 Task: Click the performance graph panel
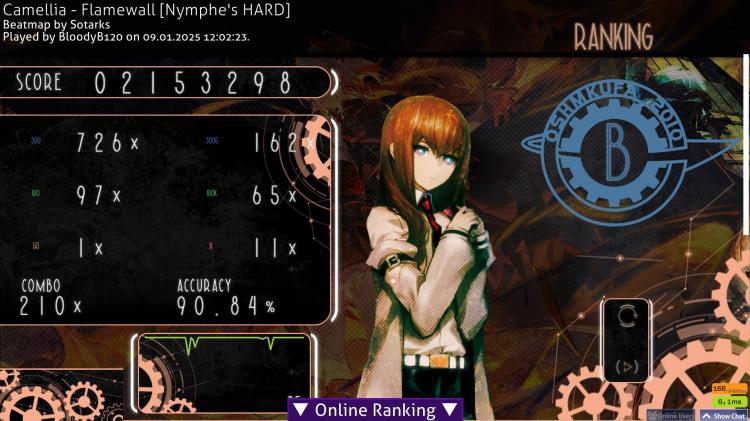click(x=224, y=372)
